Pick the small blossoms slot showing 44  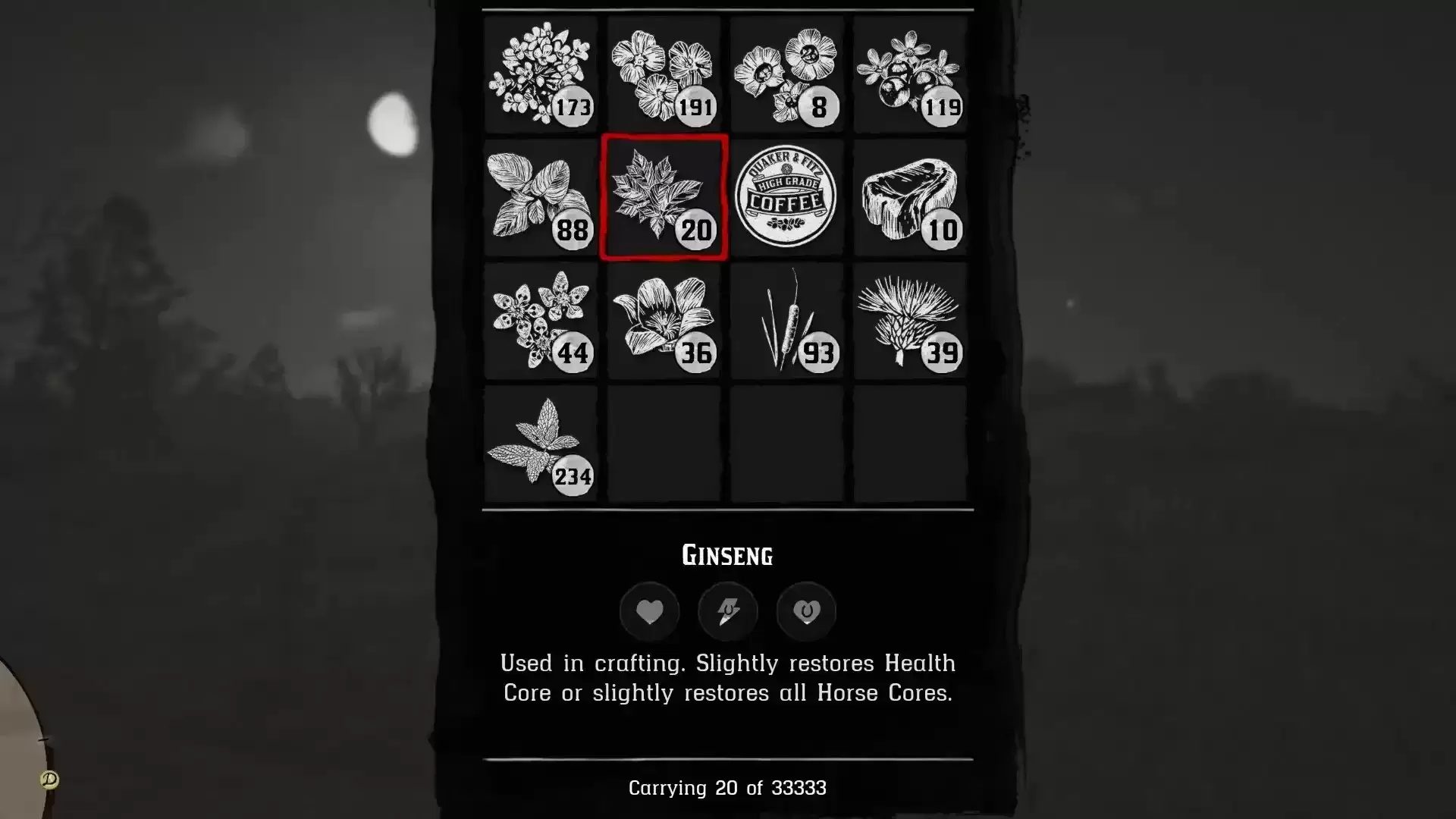click(x=541, y=321)
